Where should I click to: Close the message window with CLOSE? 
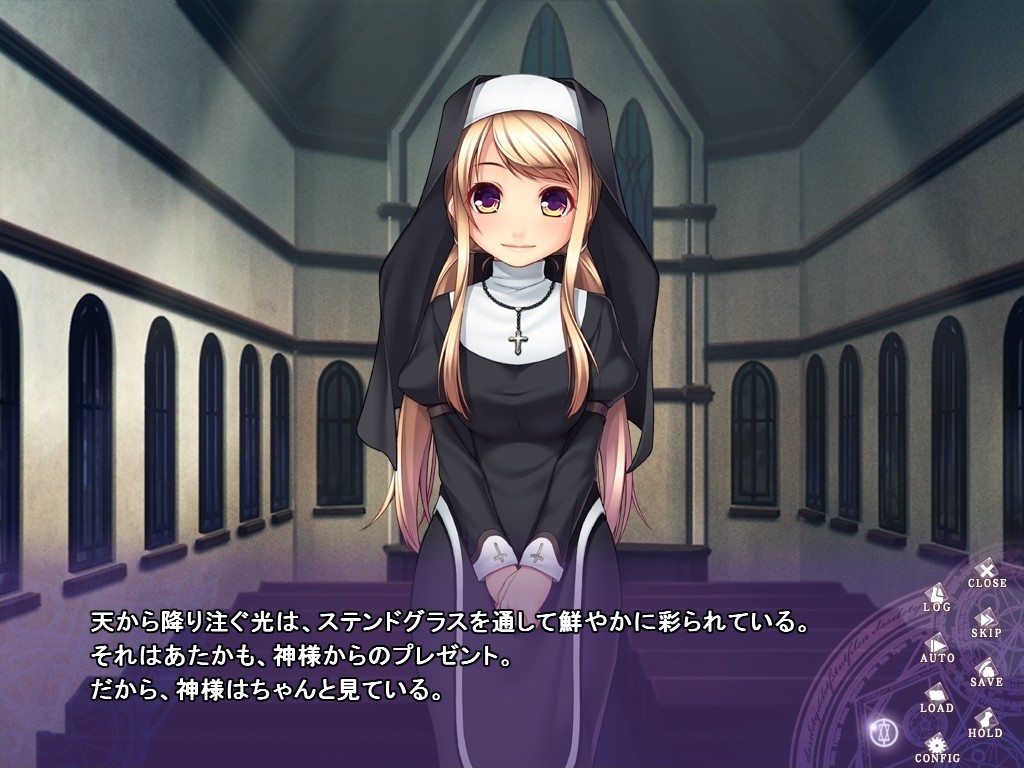pos(986,572)
